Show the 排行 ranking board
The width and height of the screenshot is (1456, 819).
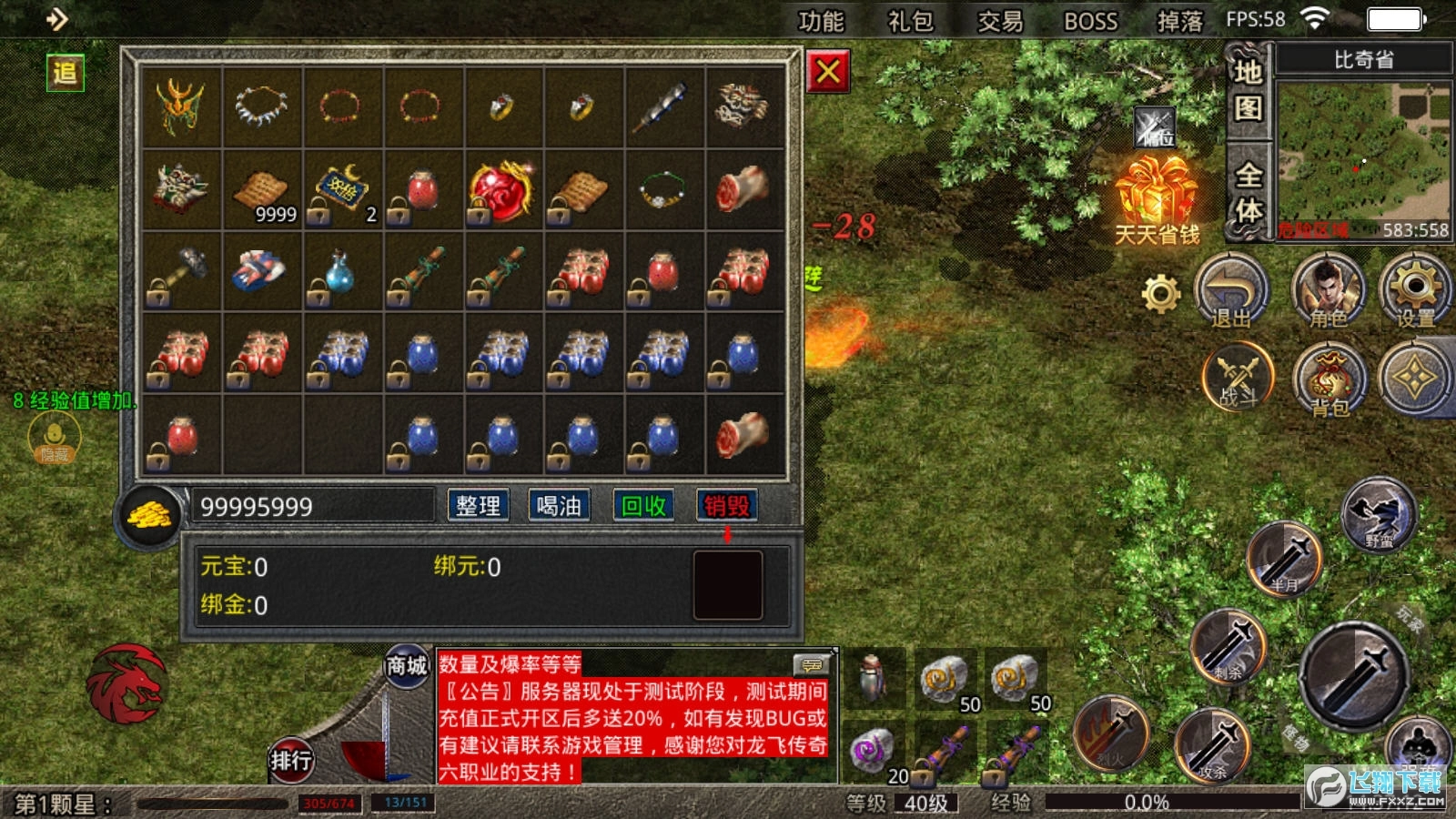click(290, 759)
